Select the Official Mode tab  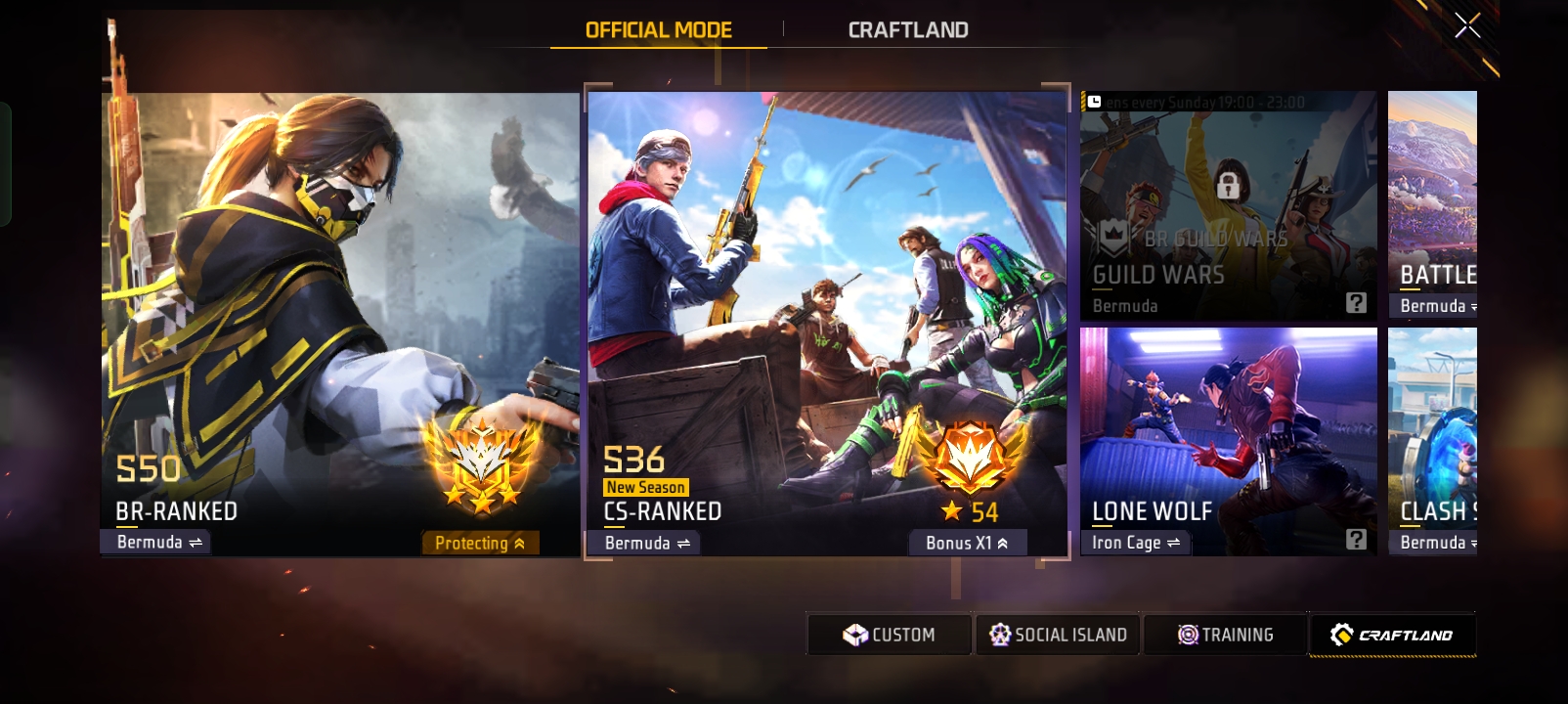tap(659, 29)
